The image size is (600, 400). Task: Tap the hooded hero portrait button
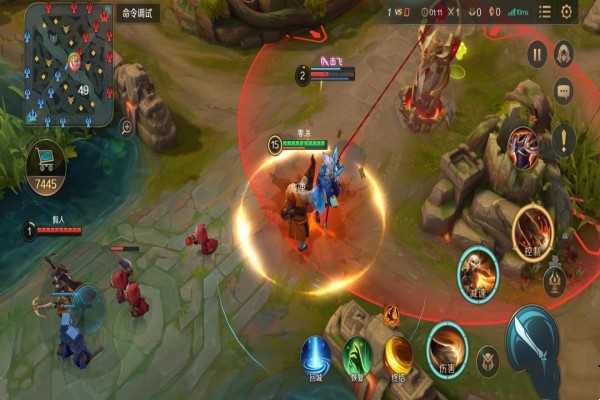[x=563, y=52]
